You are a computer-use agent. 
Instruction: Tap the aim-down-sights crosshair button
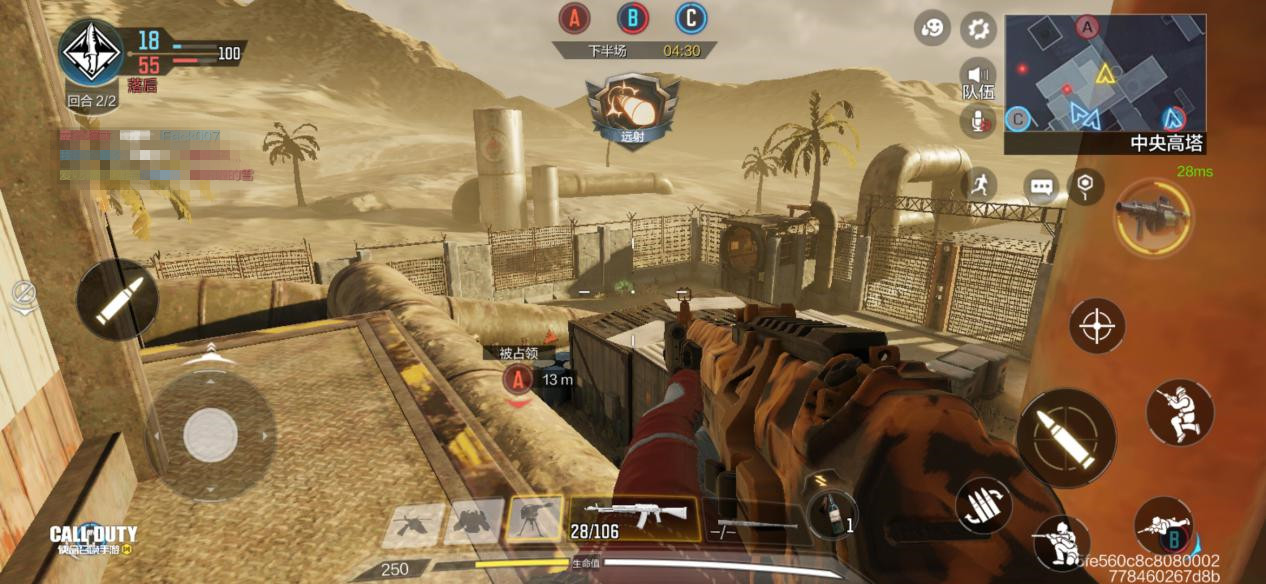pos(1097,326)
